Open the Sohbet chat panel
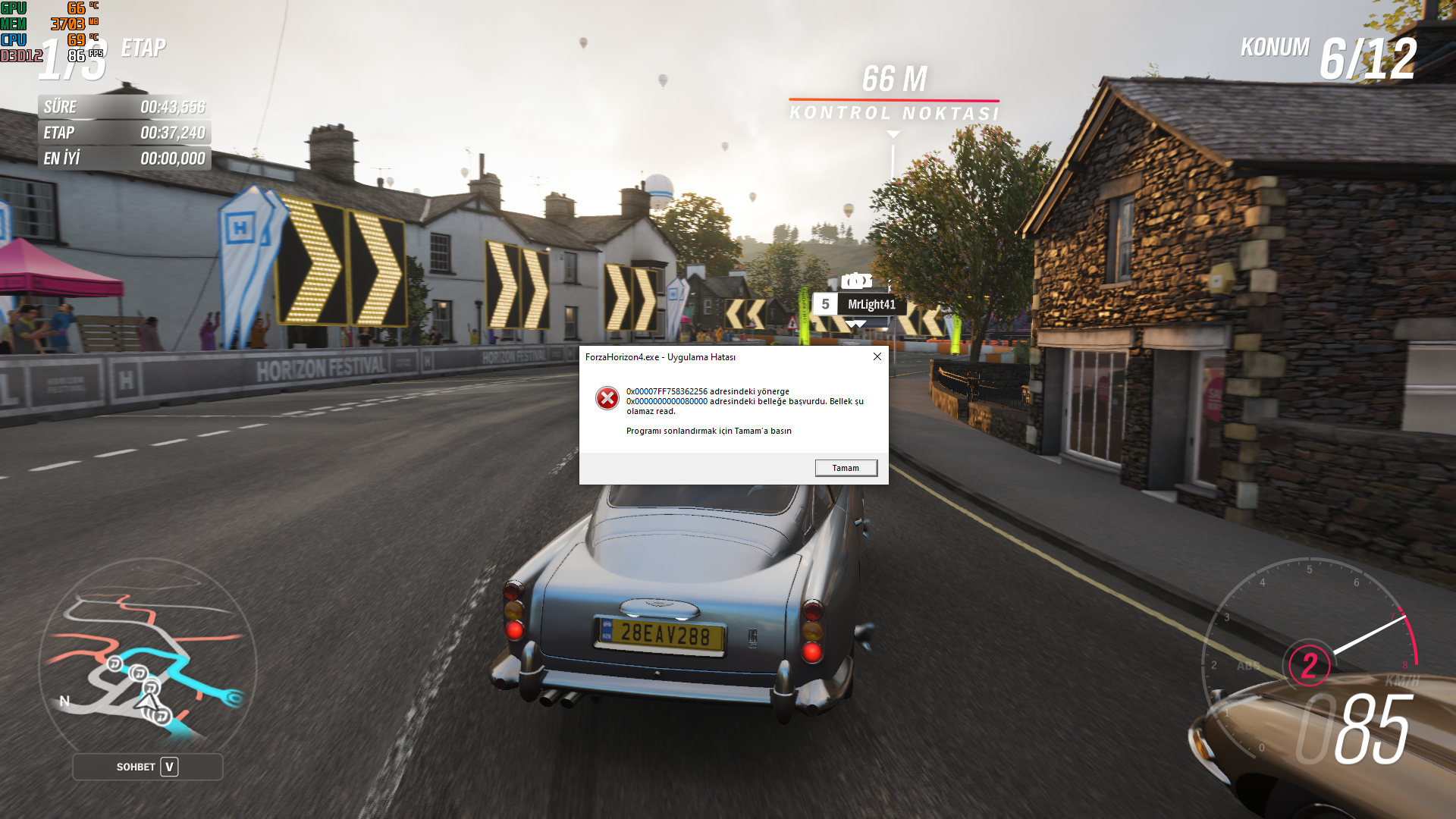The height and width of the screenshot is (819, 1456). 148,767
